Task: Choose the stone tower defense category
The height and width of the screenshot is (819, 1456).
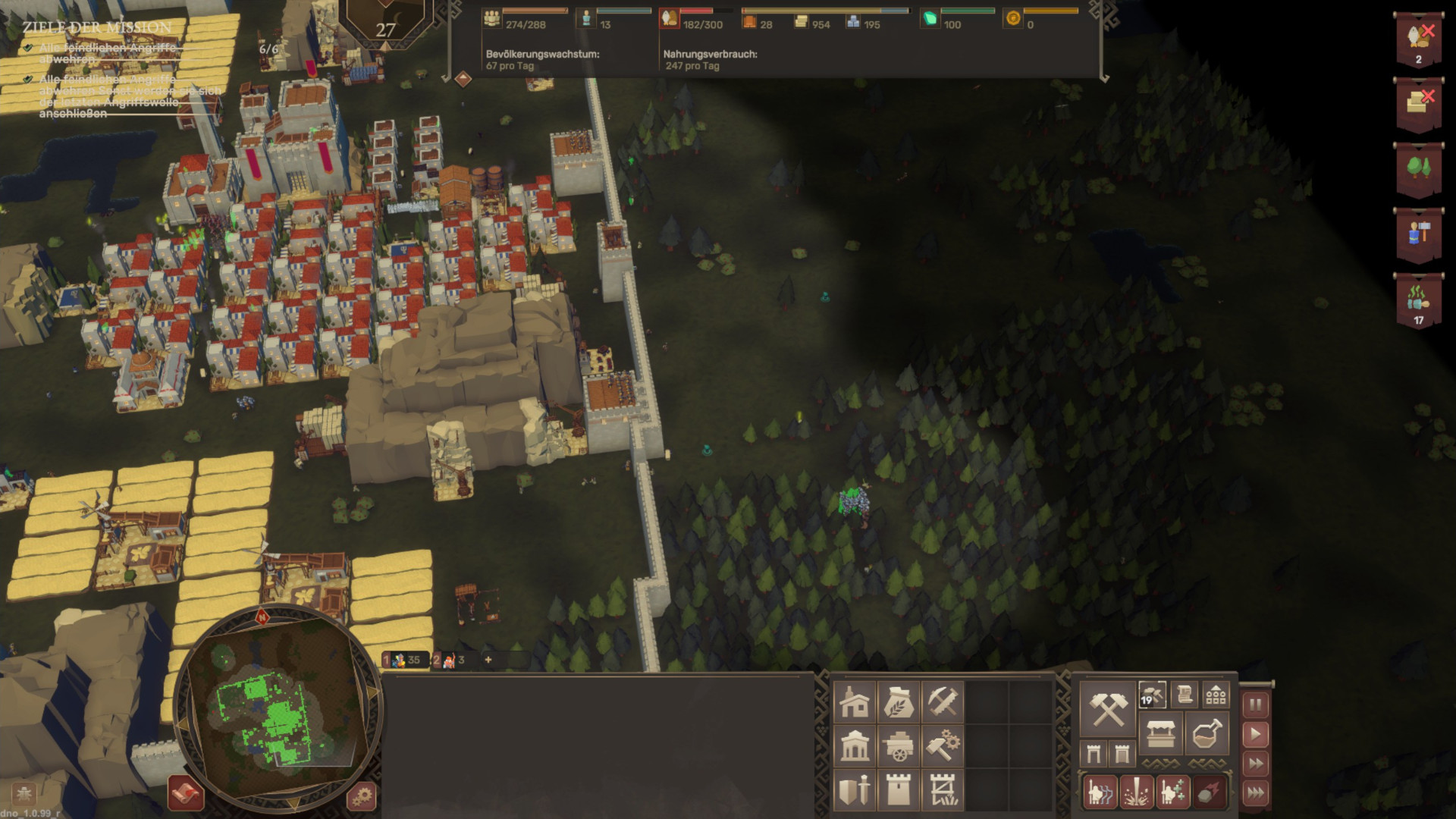Action: tap(898, 790)
